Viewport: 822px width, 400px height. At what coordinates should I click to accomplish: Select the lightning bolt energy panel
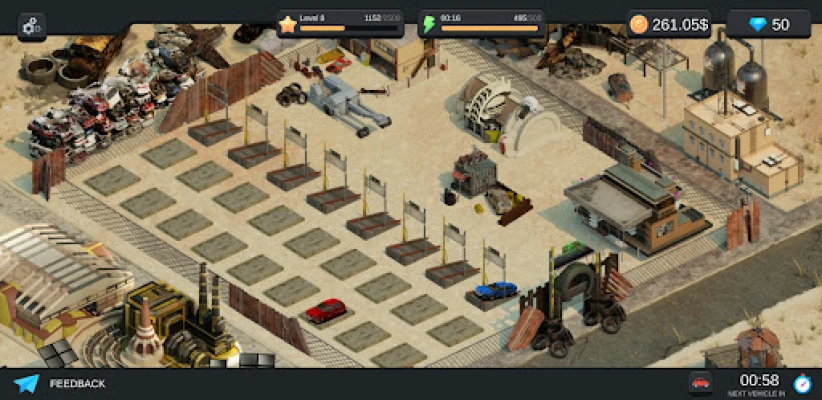pos(481,23)
